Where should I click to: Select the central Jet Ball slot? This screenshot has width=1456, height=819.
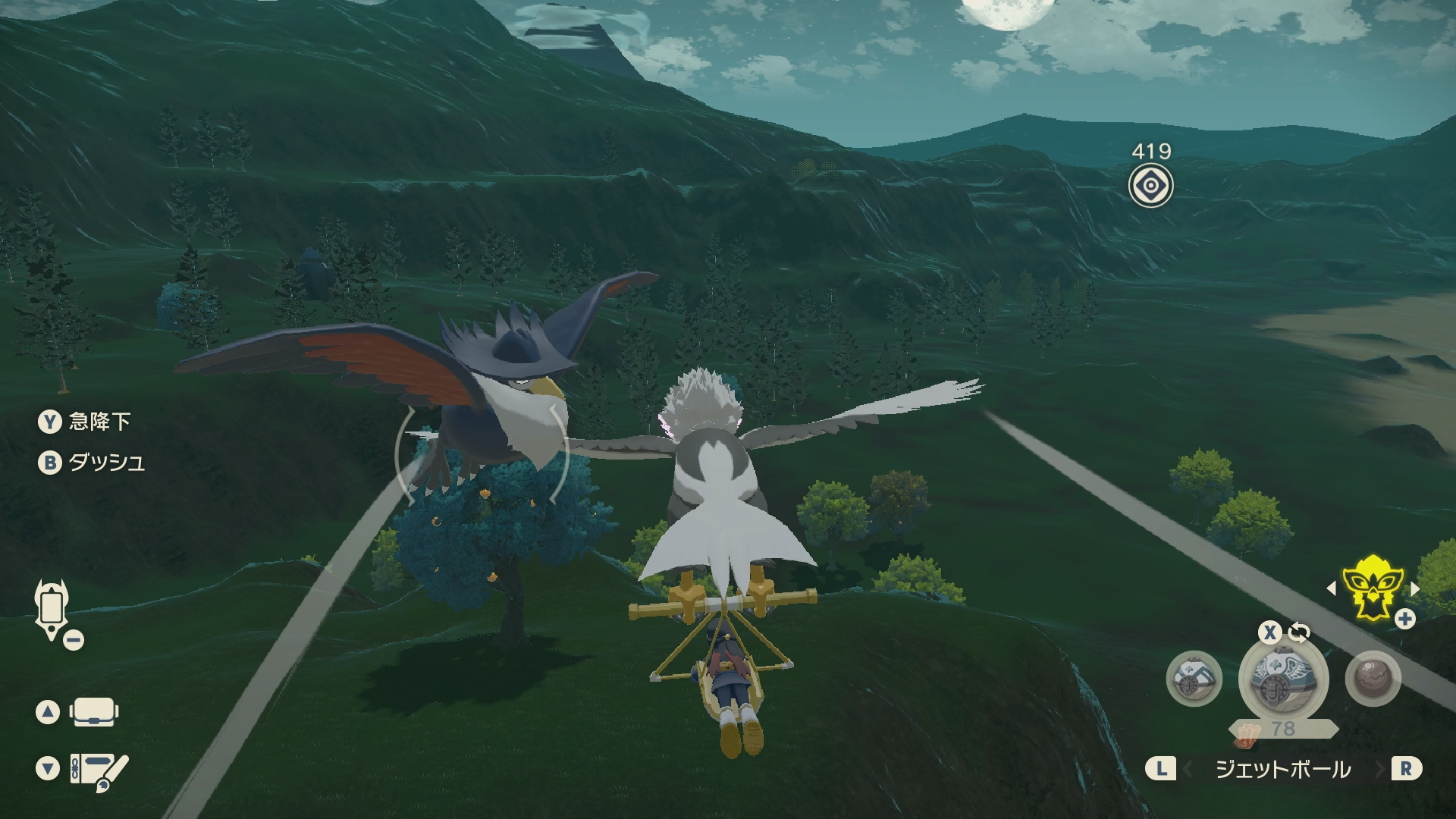(x=1282, y=677)
